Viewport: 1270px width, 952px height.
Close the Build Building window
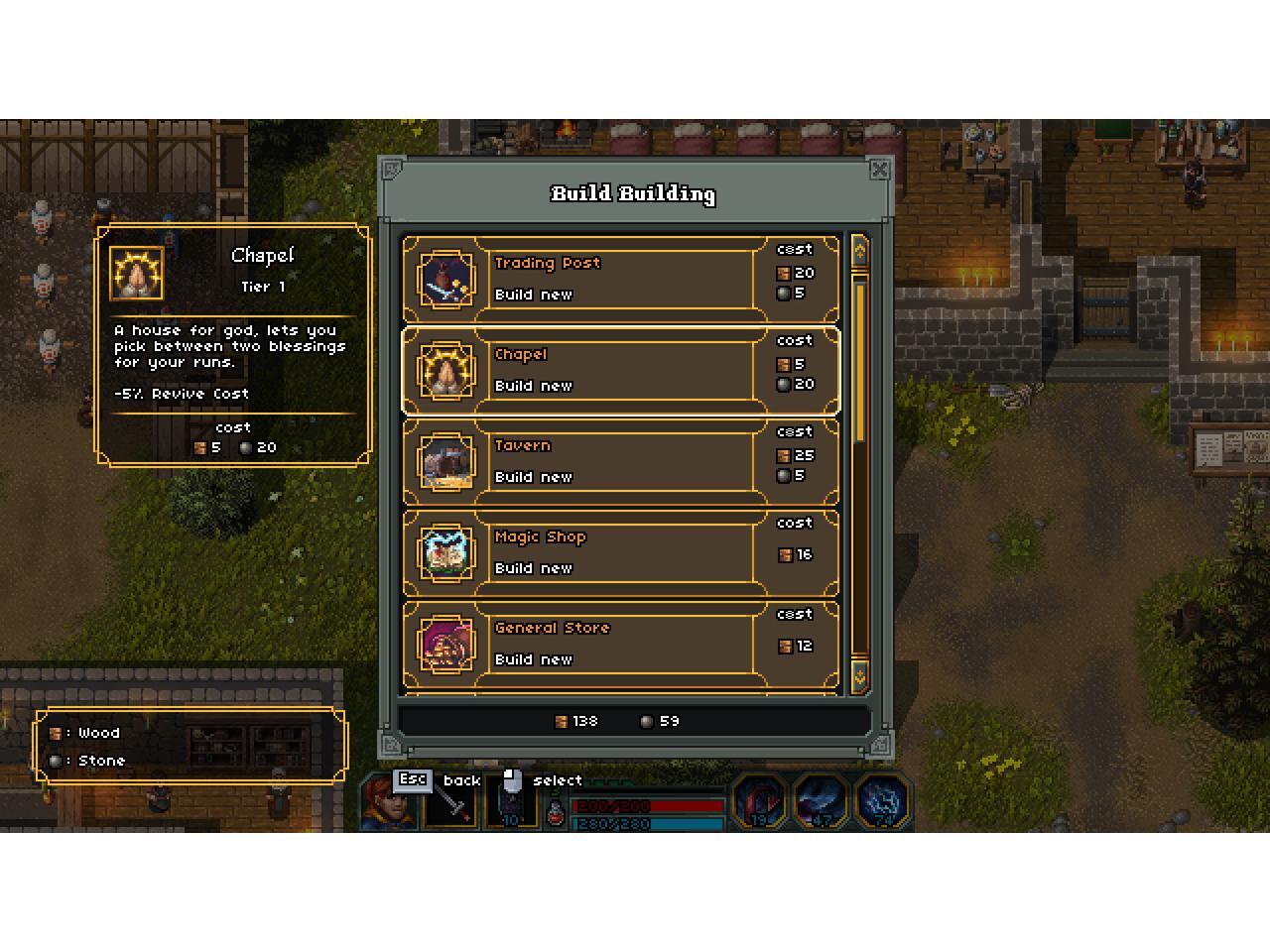pos(879,170)
